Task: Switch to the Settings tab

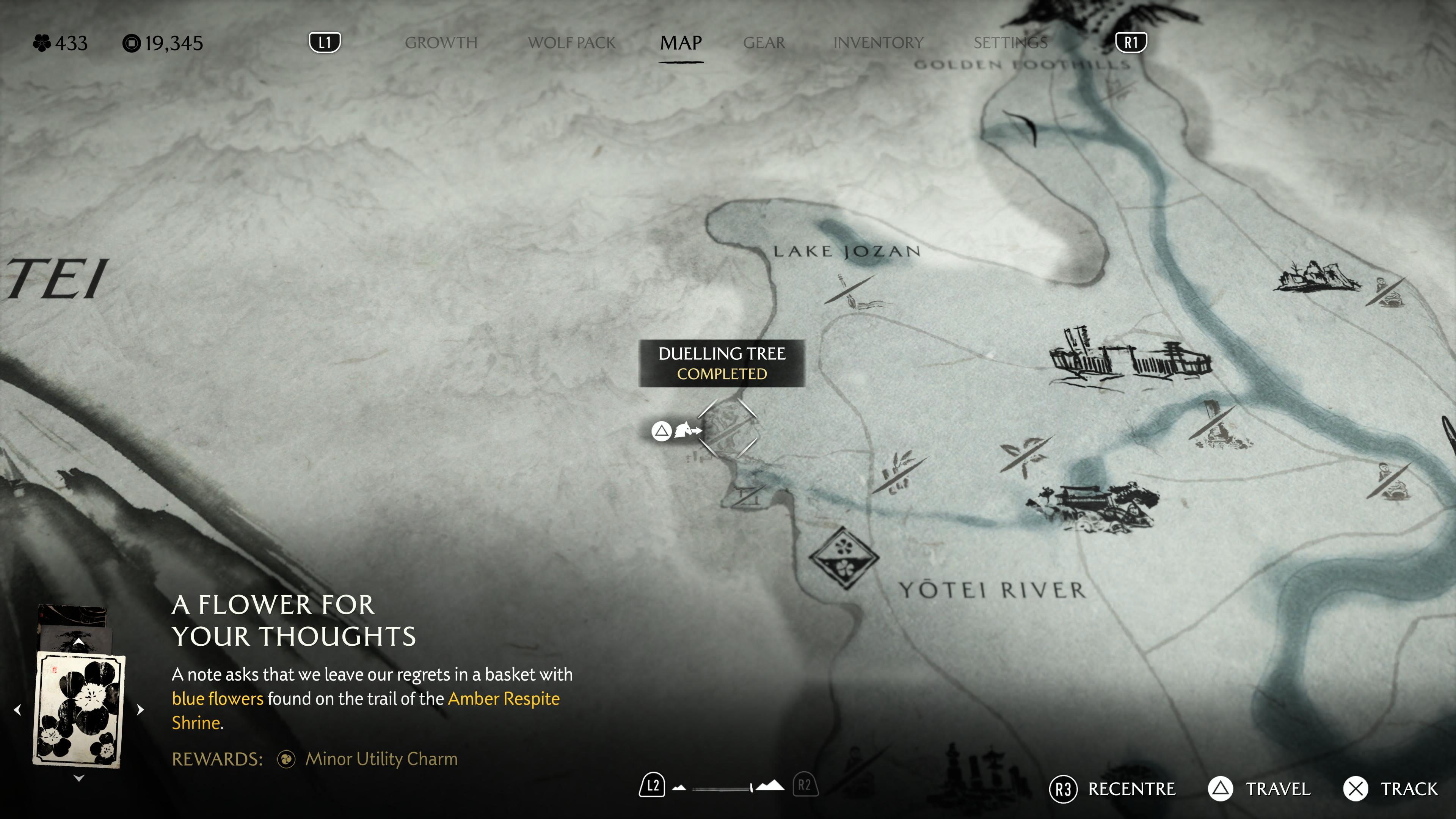Action: [1010, 43]
